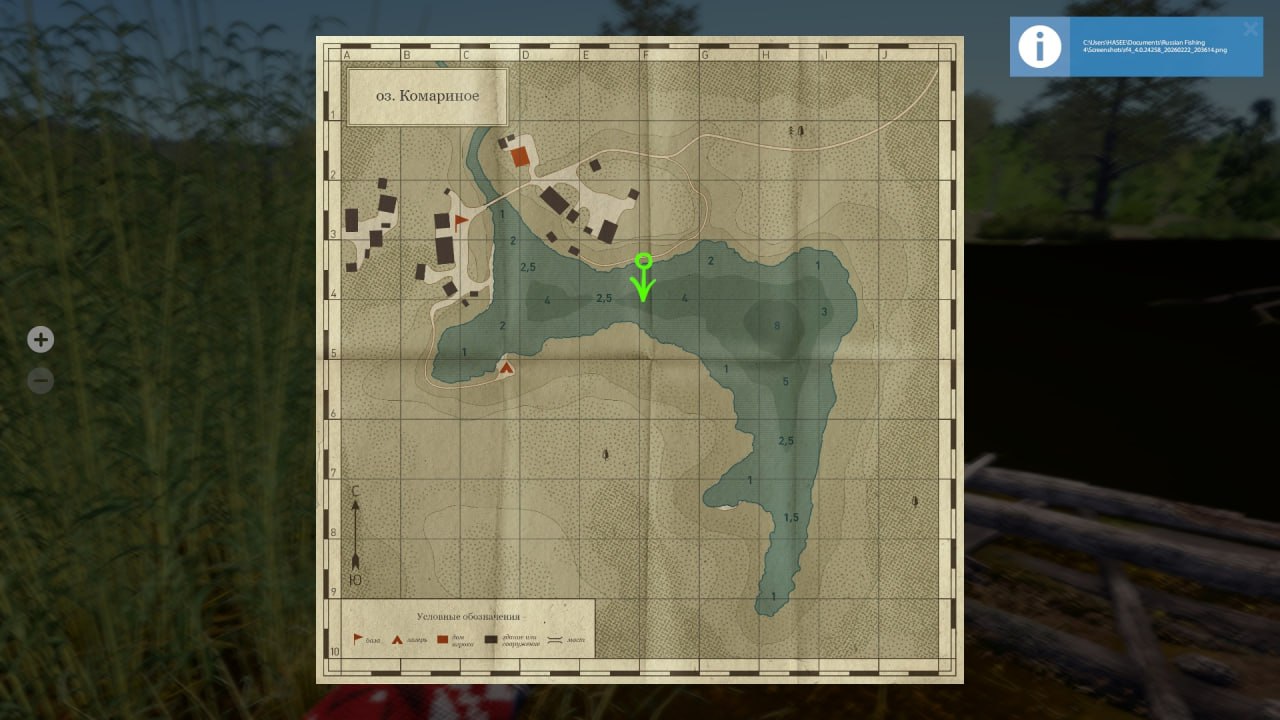Close the screenshot saved notification
This screenshot has height=720, width=1280.
[1250, 30]
